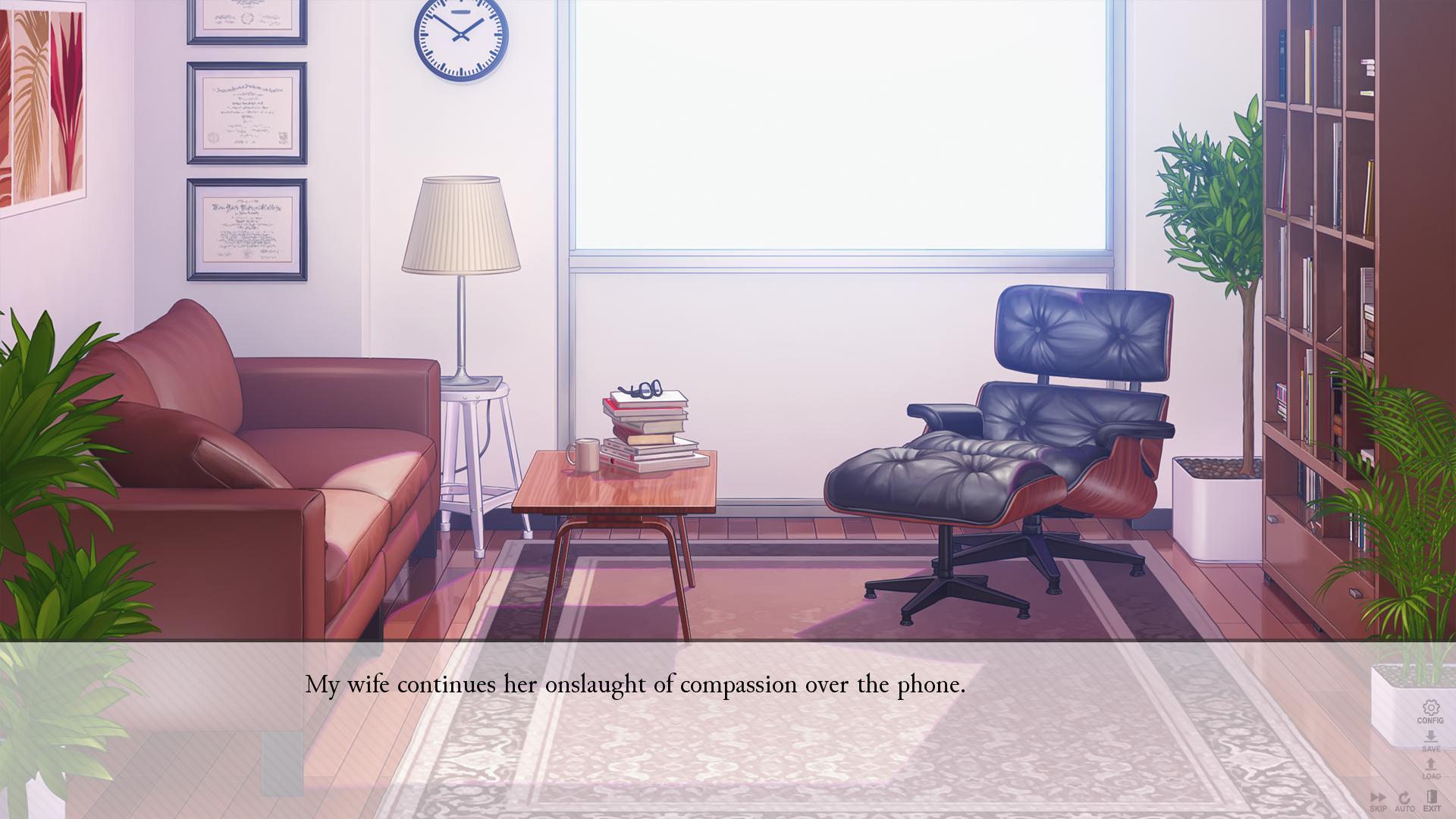
Task: Click the EXIT label text
Action: click(x=1433, y=808)
